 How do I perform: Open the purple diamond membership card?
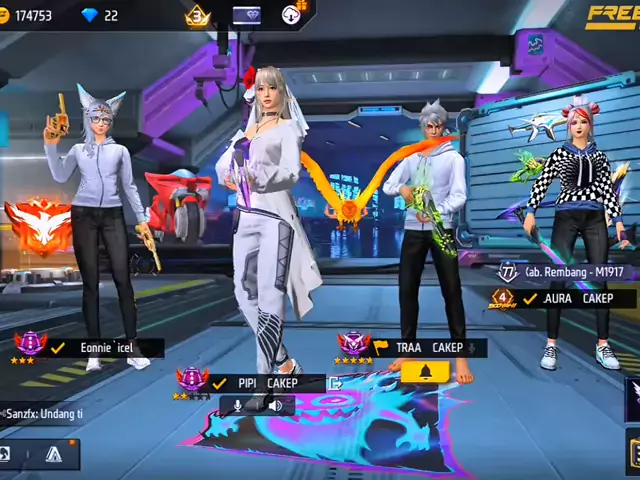pyautogui.click(x=246, y=15)
